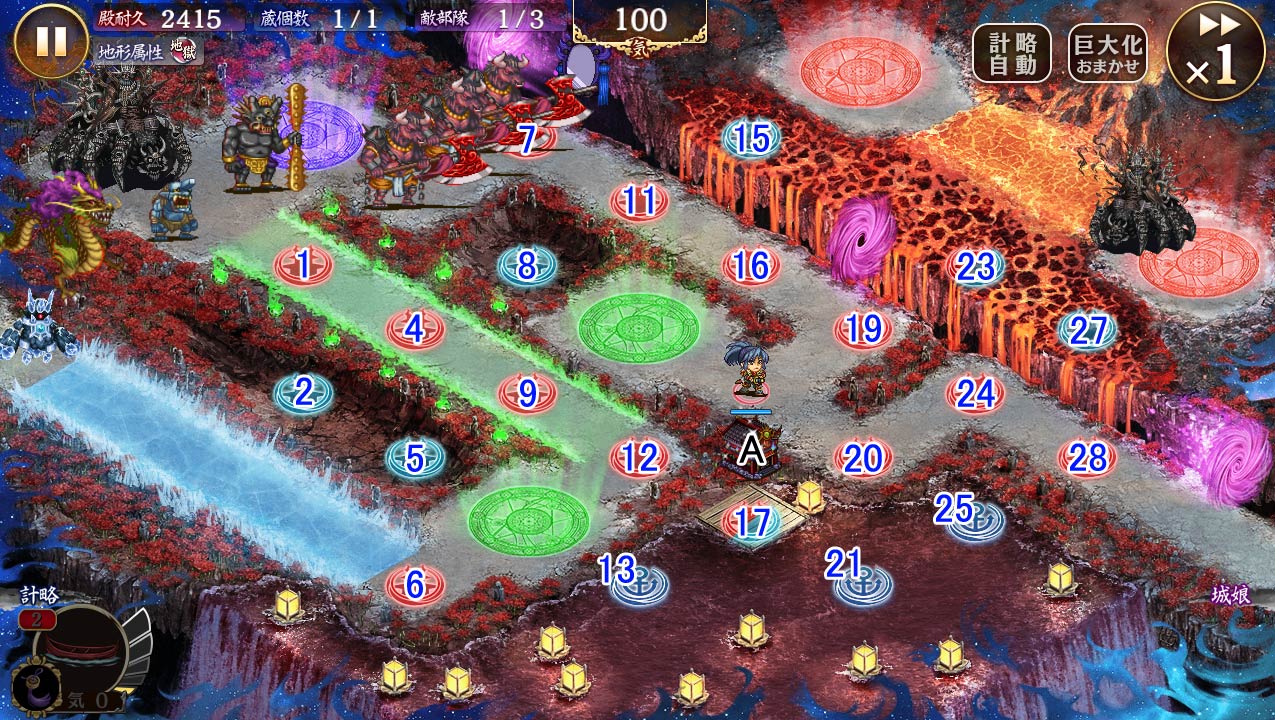1275x720 pixels.
Task: Choose the blue deployment tile numbered 15
Action: point(751,139)
